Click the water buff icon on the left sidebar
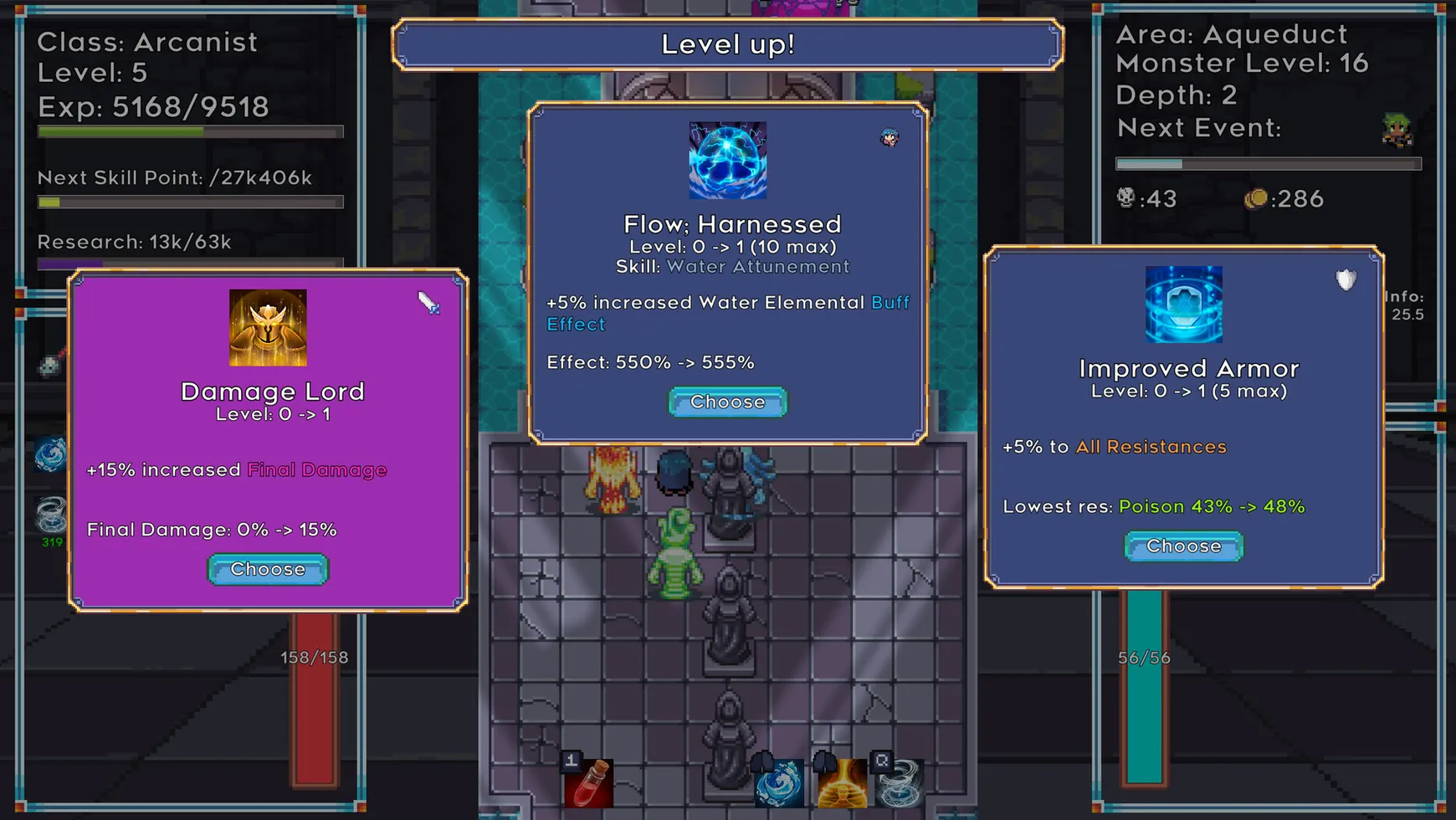The image size is (1456, 820). point(50,454)
